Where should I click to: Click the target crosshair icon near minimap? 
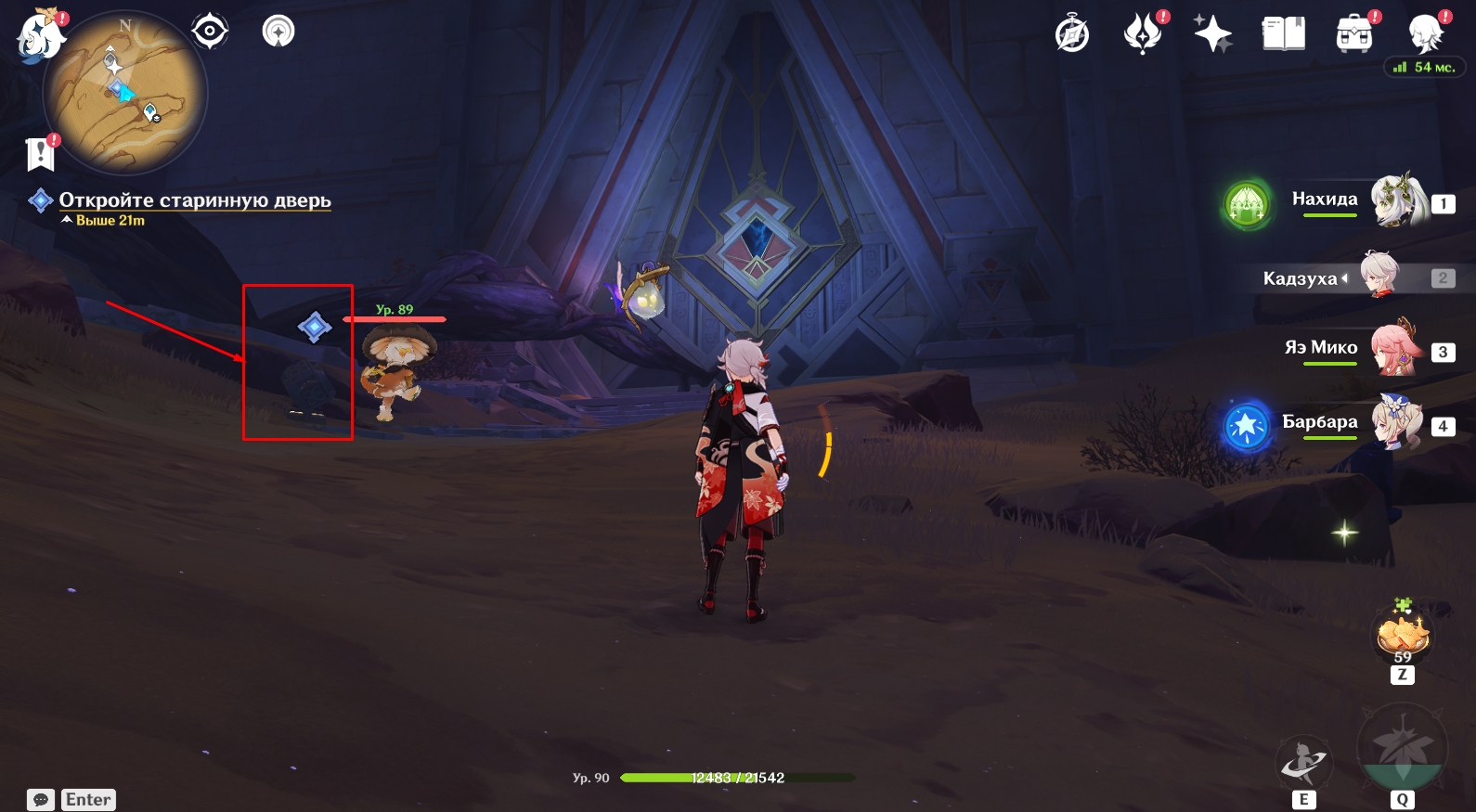[210, 32]
